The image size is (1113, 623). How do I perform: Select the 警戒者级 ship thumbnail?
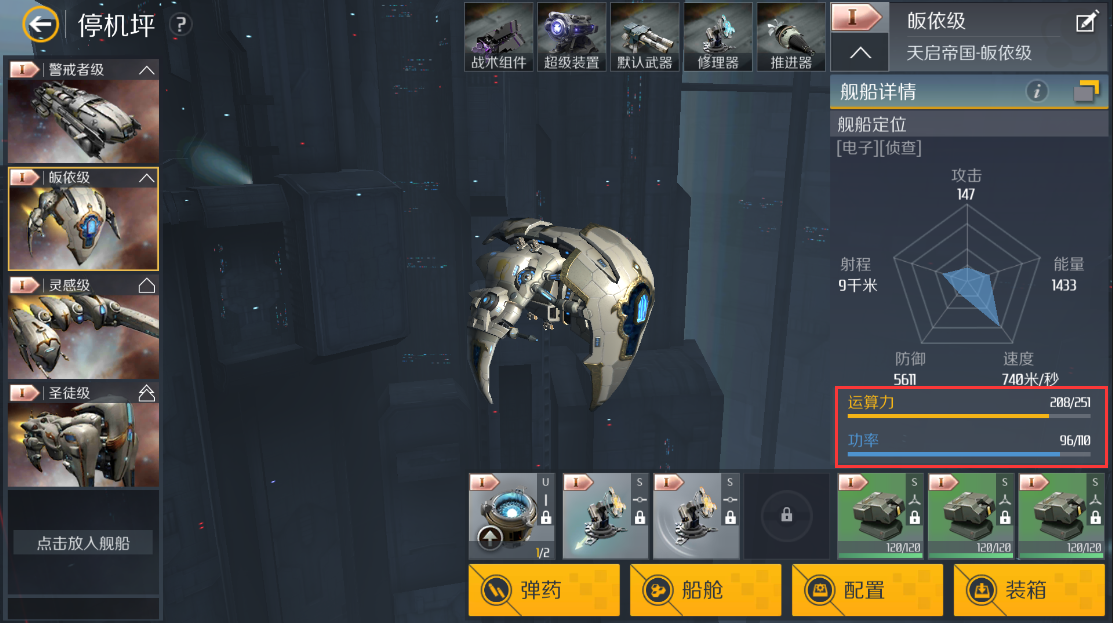tap(83, 118)
